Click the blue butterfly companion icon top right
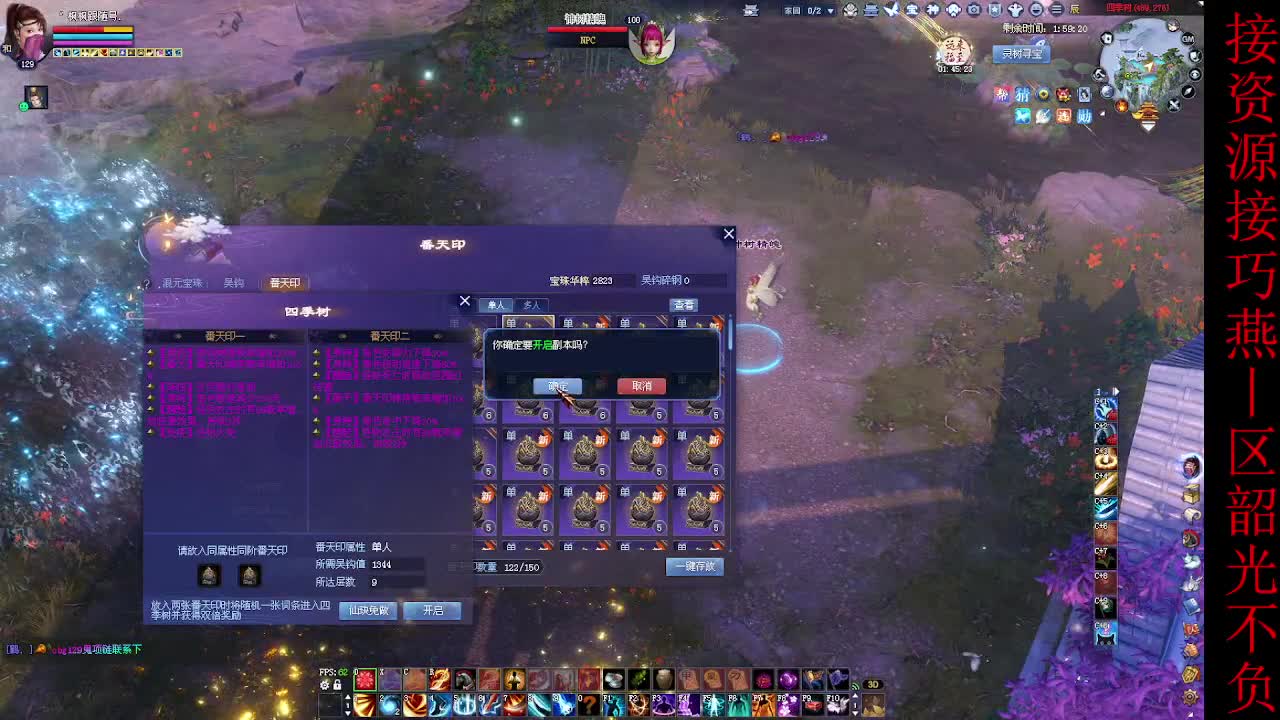Image resolution: width=1280 pixels, height=720 pixels. (x=1022, y=117)
